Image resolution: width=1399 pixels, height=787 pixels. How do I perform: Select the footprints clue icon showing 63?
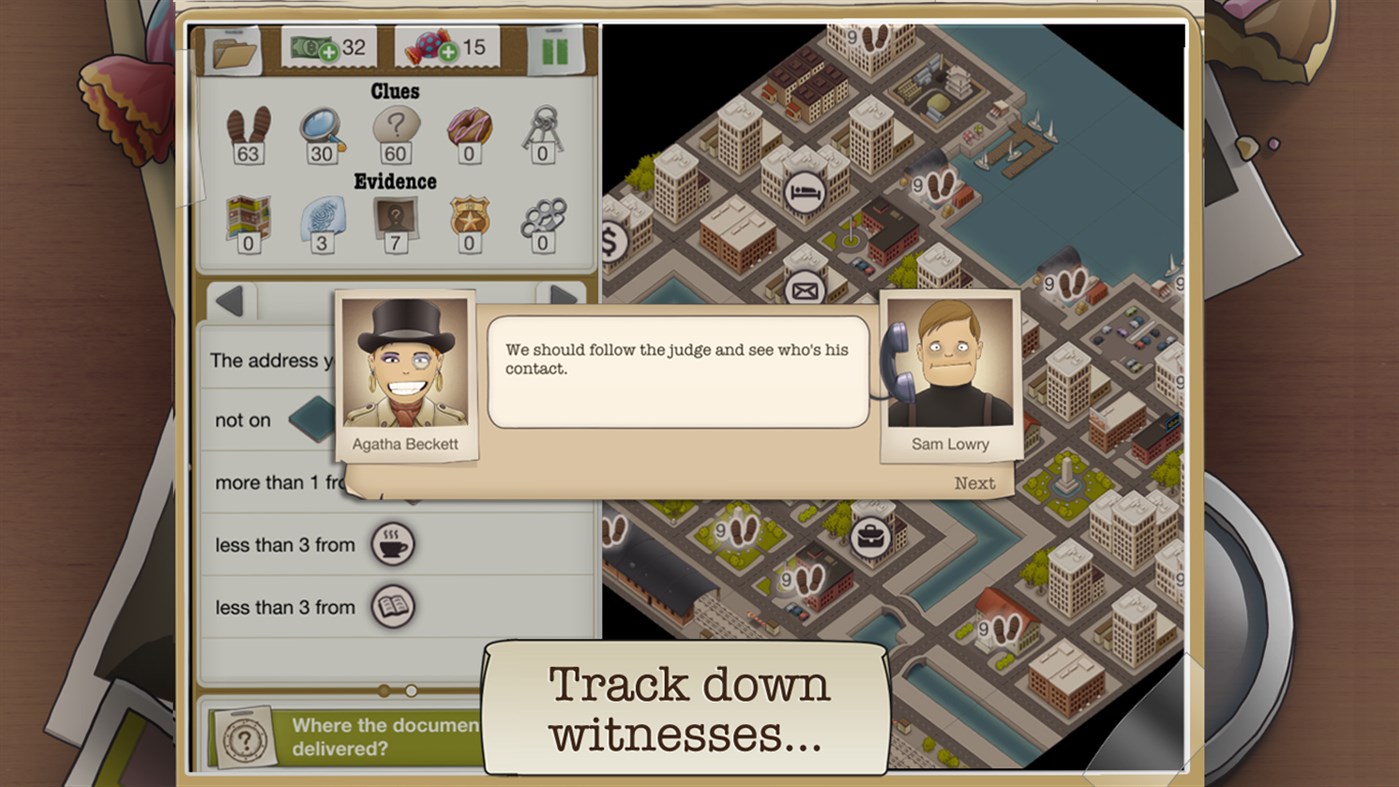(247, 131)
